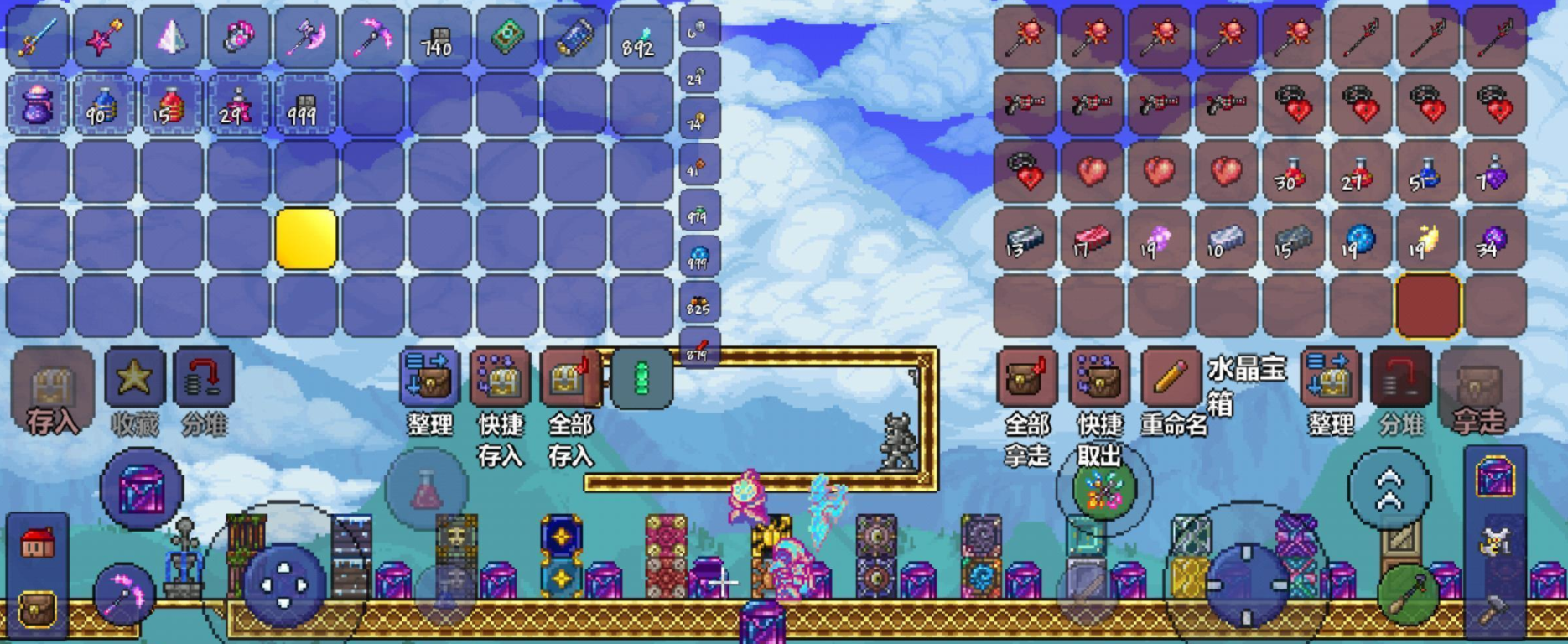
Task: Open the housing menu red house icon
Action: [37, 543]
